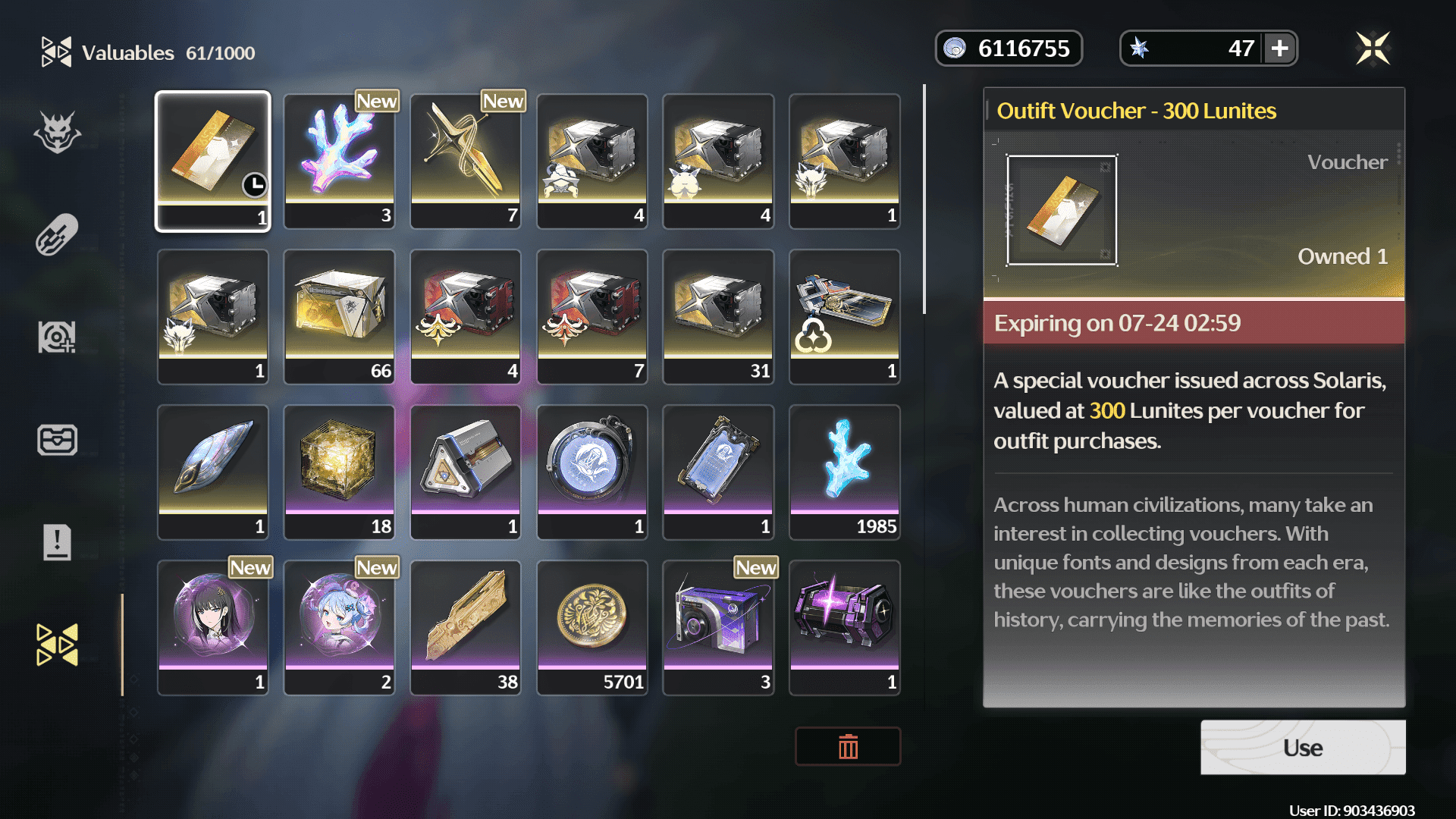
Task: Switch to the demon mask category tab
Action: [x=58, y=133]
